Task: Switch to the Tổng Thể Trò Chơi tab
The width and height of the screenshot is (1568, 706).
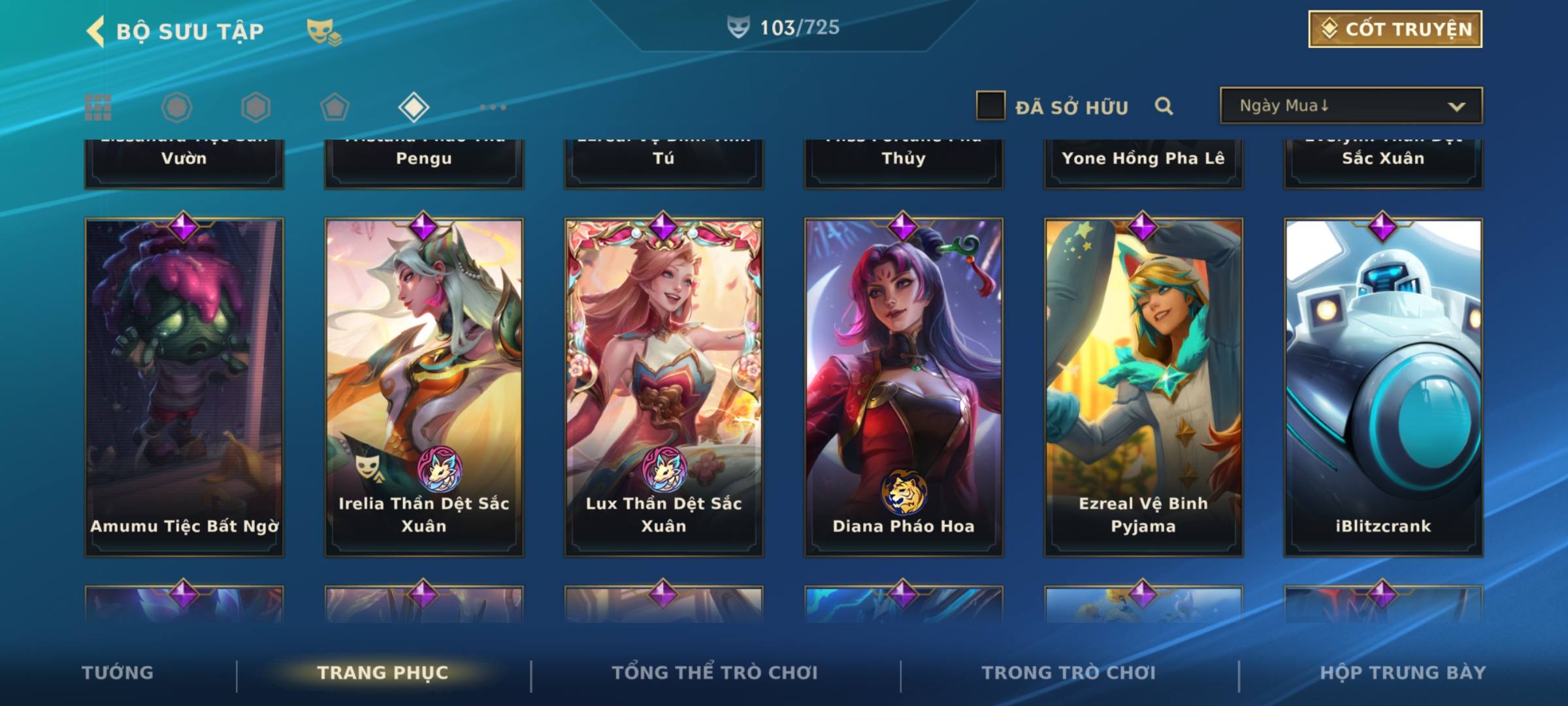Action: click(x=715, y=673)
